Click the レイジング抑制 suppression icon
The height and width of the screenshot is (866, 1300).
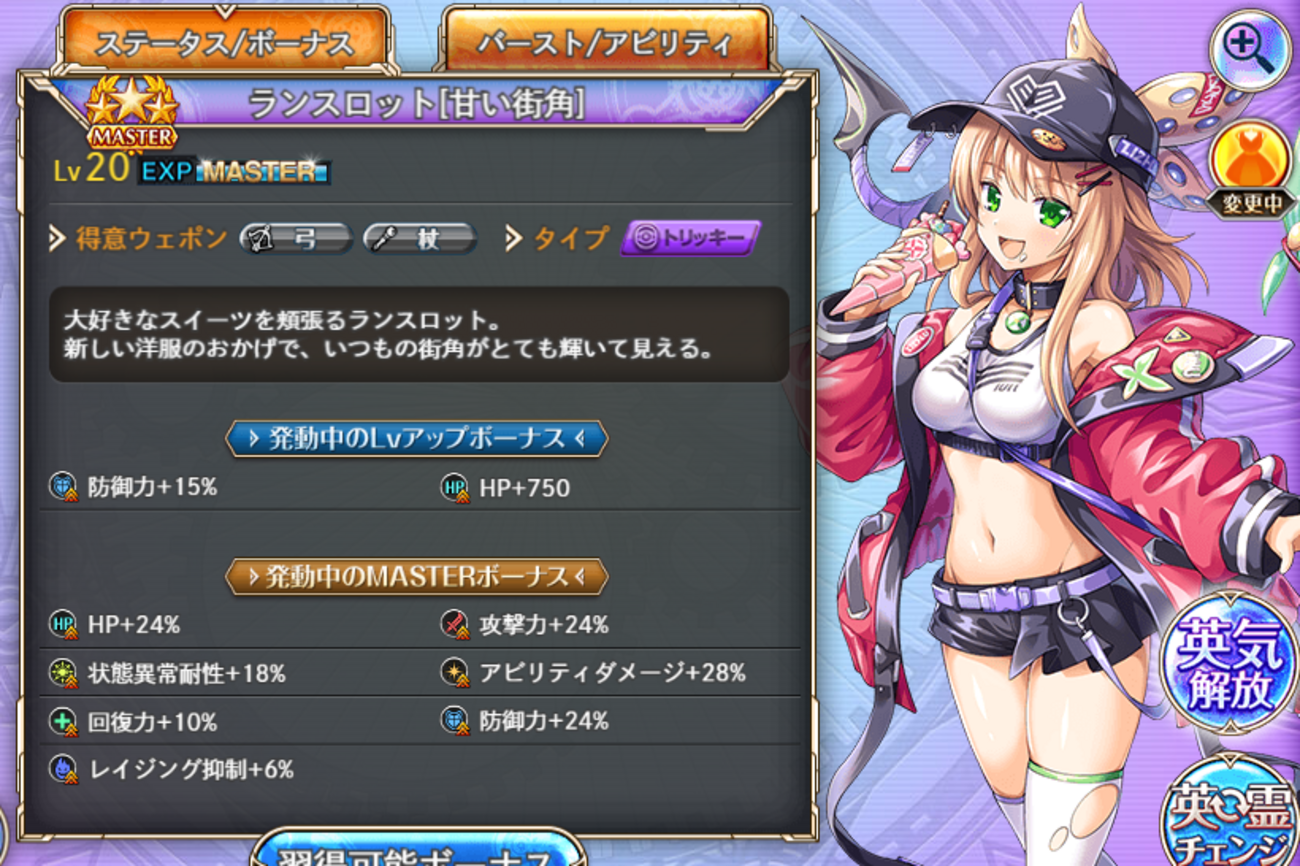pyautogui.click(x=62, y=768)
